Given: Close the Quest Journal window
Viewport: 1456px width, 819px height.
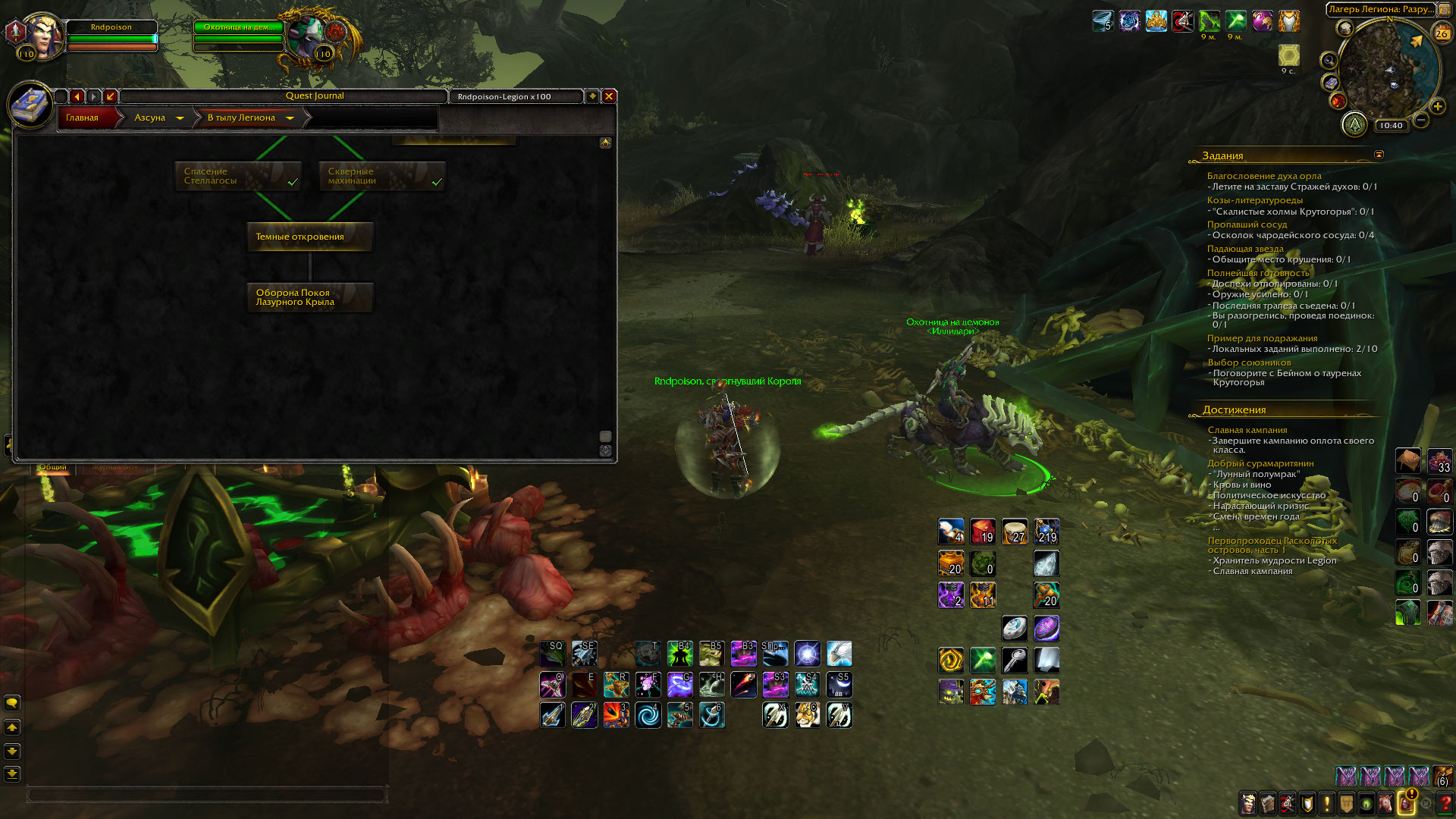Looking at the screenshot, I should [608, 96].
